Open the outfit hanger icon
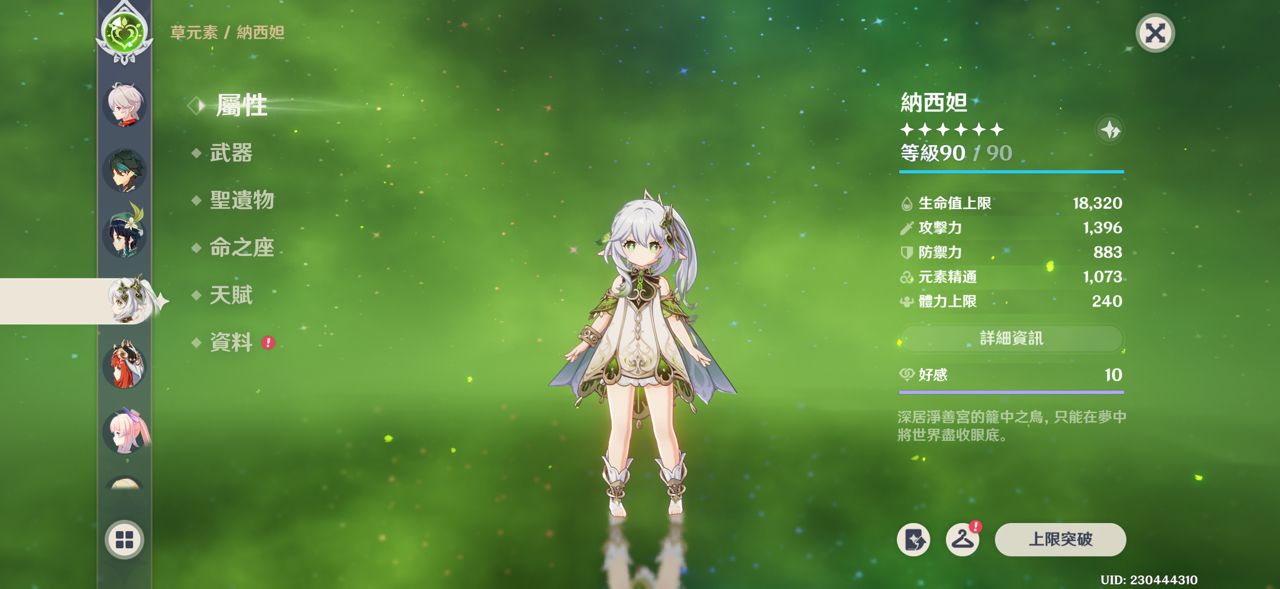Viewport: 1280px width, 589px height. click(962, 540)
